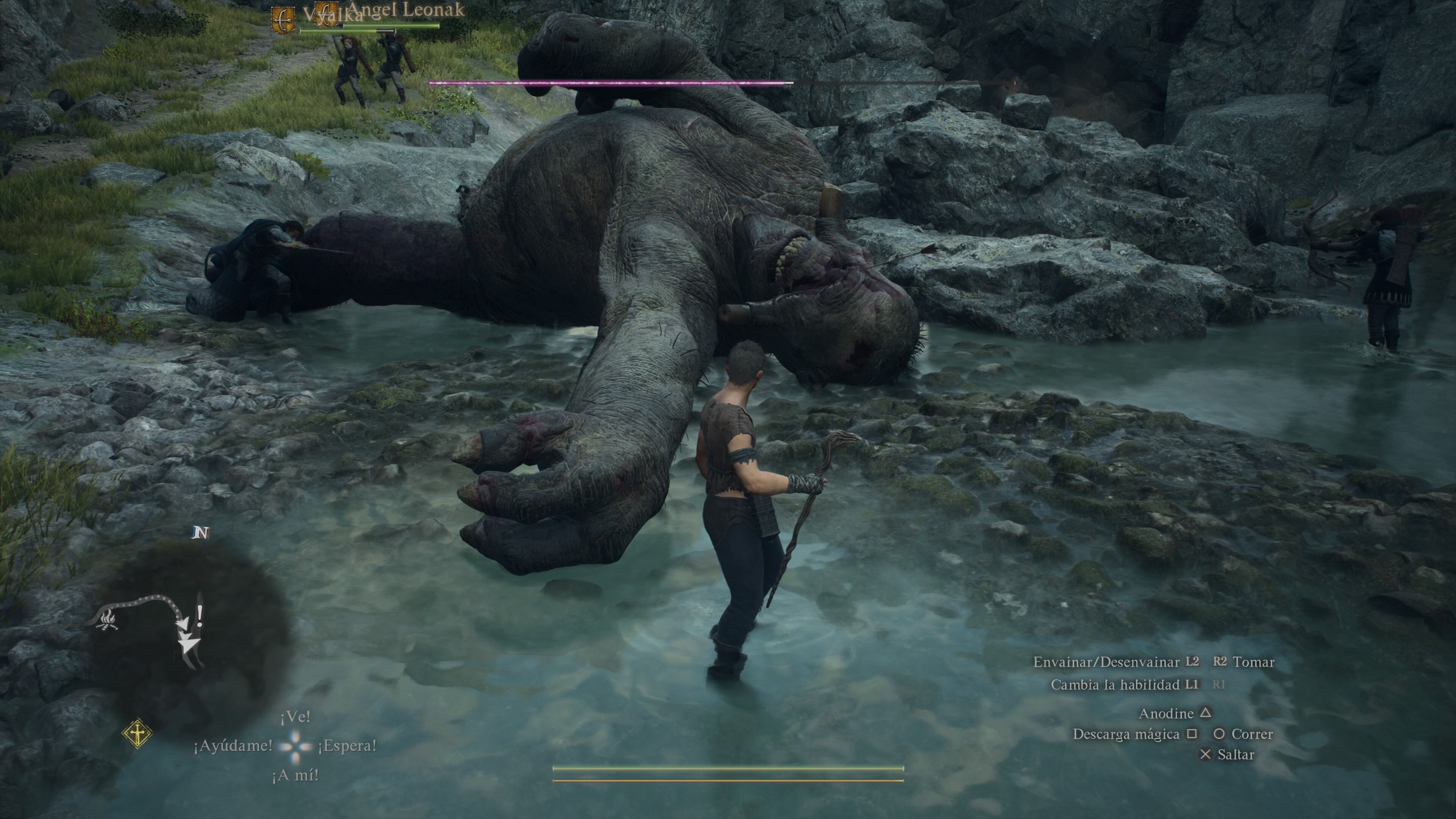This screenshot has height=819, width=1456.
Task: Select the Angel Leonak pawn name tag
Action: click(406, 9)
